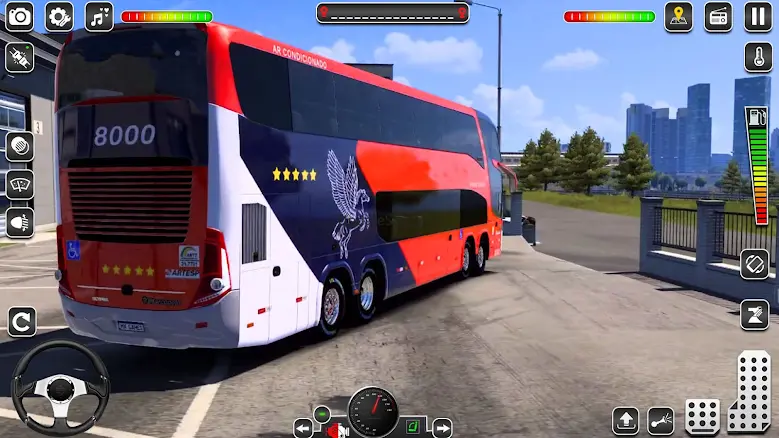This screenshot has width=779, height=438.
Task: Activate the left turn signal arrow
Action: point(303,428)
